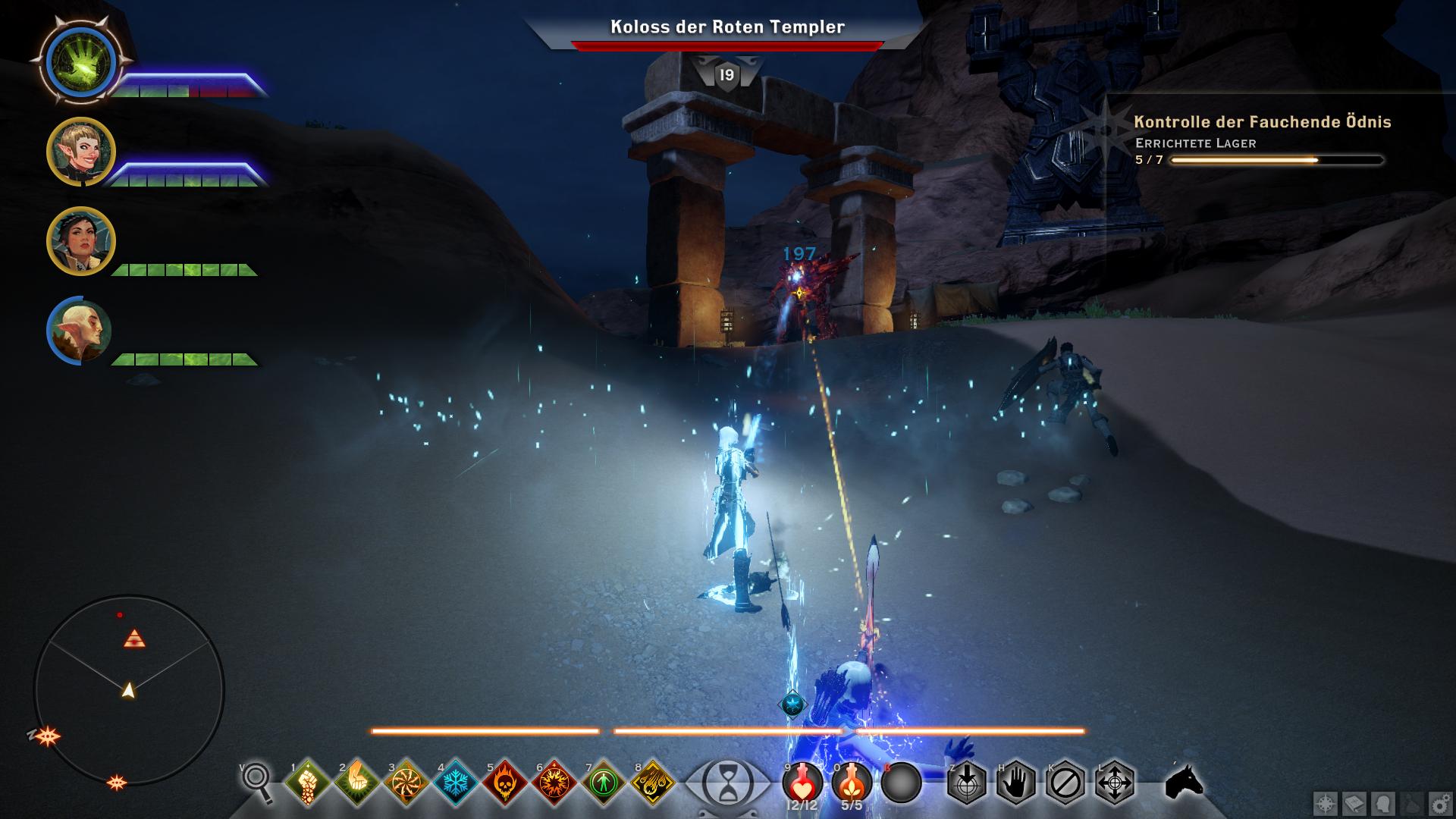Order party to attack your target
The height and width of the screenshot is (819, 1456).
coord(967,782)
